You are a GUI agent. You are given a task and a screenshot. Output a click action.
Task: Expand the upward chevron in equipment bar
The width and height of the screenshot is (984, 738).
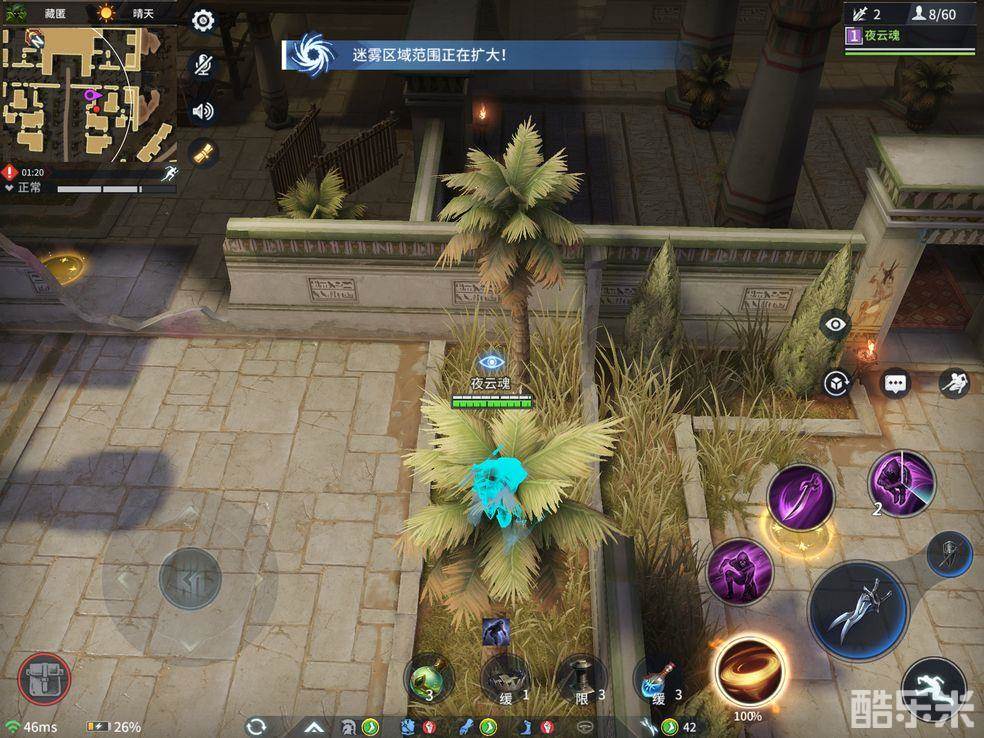pyautogui.click(x=314, y=727)
